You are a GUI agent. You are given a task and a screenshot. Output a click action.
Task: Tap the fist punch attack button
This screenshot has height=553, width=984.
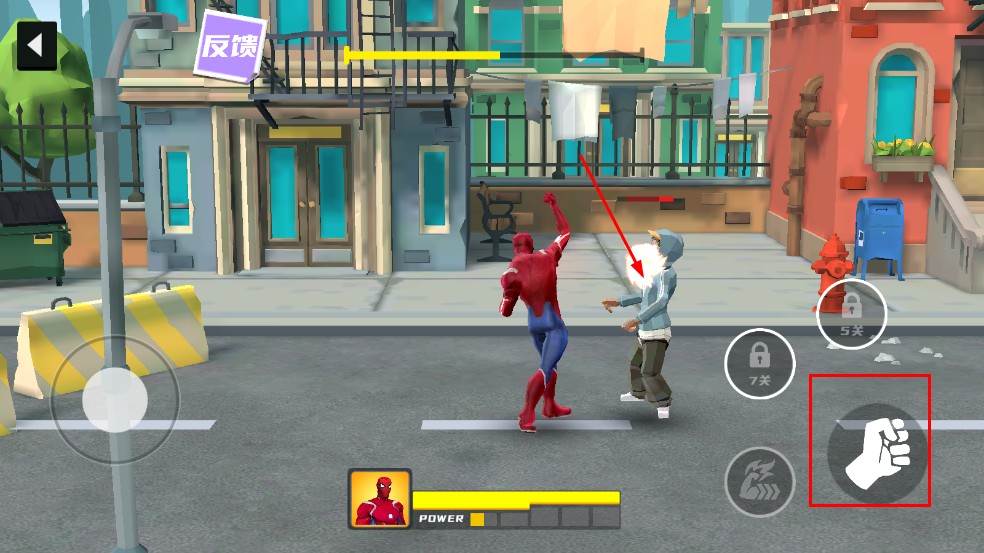click(871, 448)
